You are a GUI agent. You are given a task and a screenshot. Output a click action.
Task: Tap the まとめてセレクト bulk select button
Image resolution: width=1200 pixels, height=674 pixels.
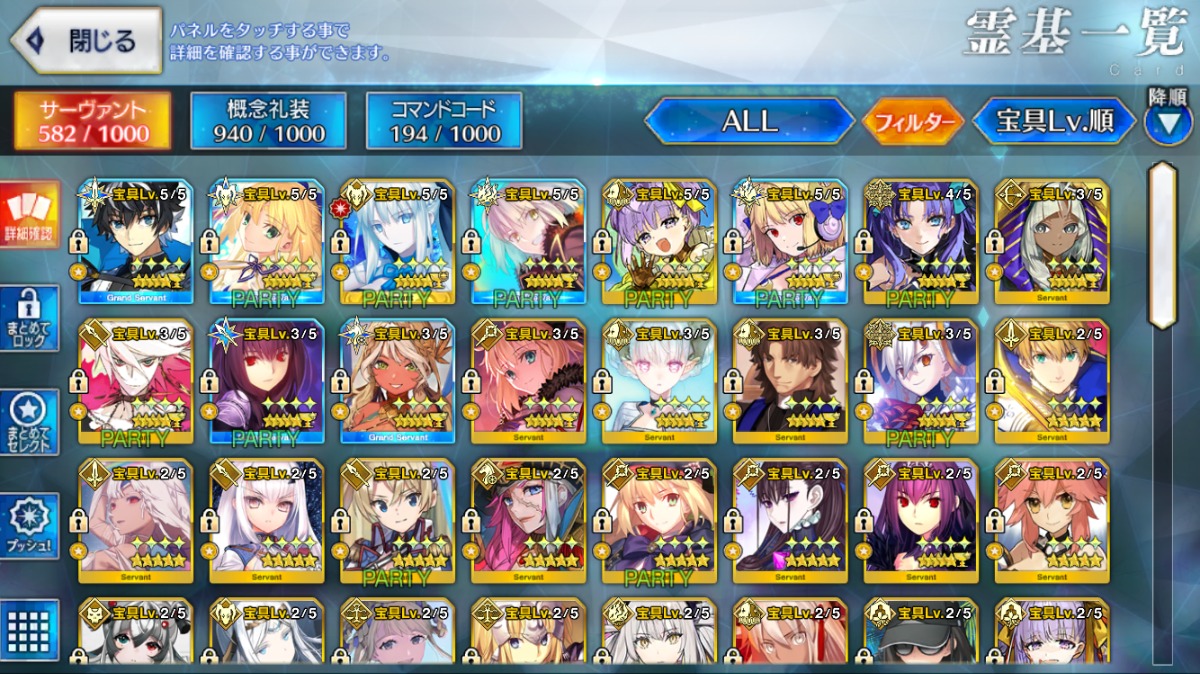click(x=30, y=421)
